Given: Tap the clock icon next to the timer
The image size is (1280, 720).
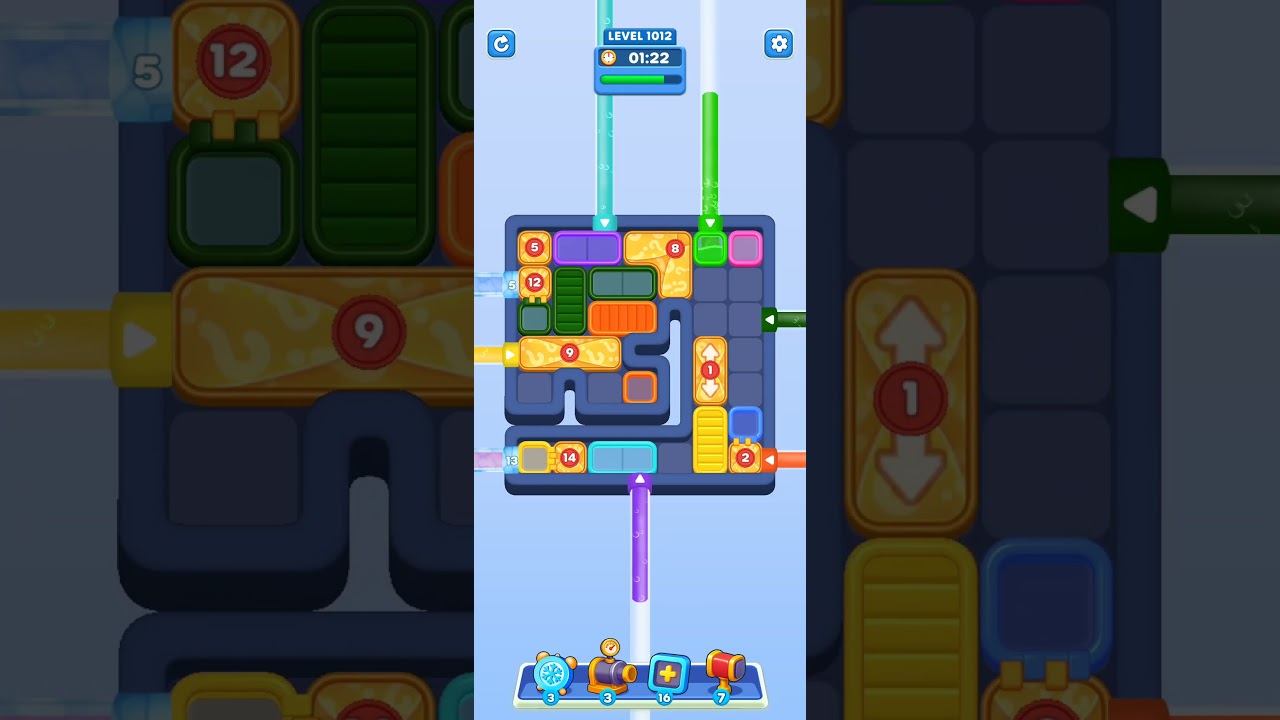Looking at the screenshot, I should pyautogui.click(x=608, y=58).
